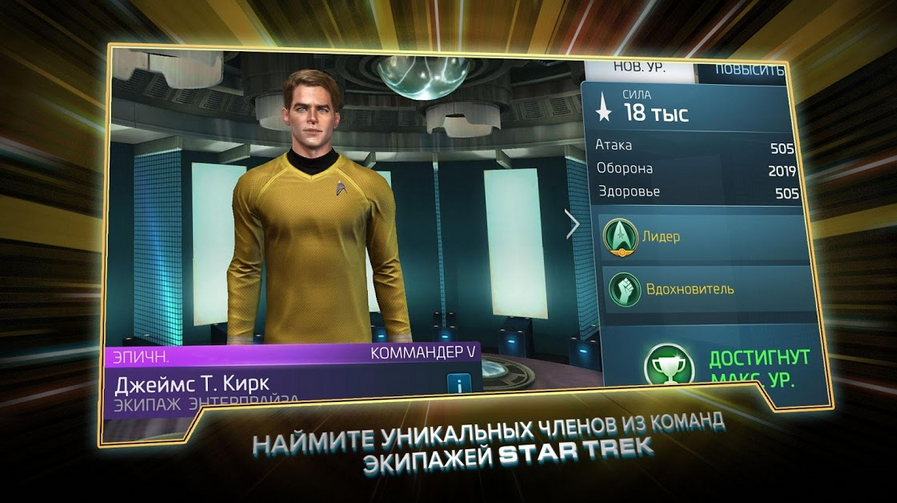Show next officer with the right arrow
Image resolution: width=897 pixels, height=503 pixels.
[x=572, y=224]
